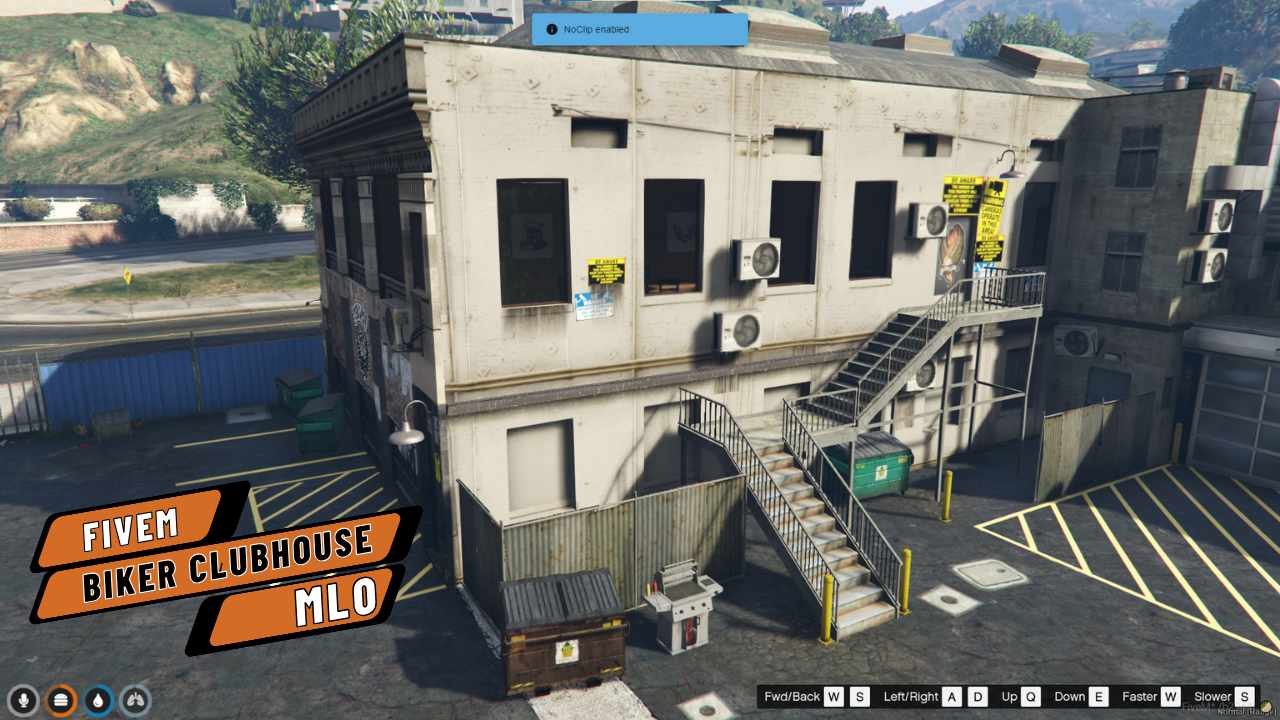Click the microphone voice status icon

tap(24, 699)
